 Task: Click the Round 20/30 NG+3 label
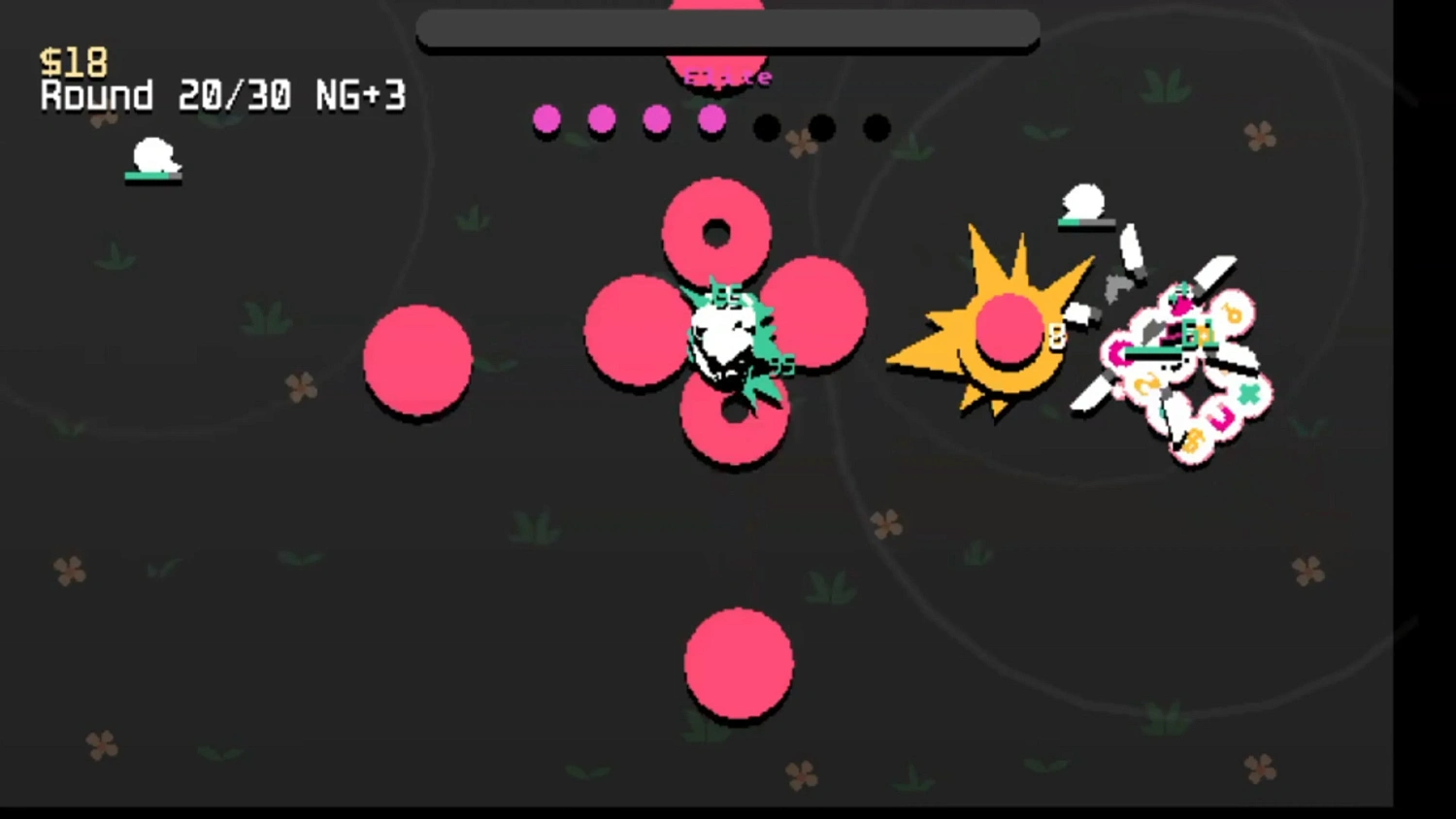(x=221, y=96)
